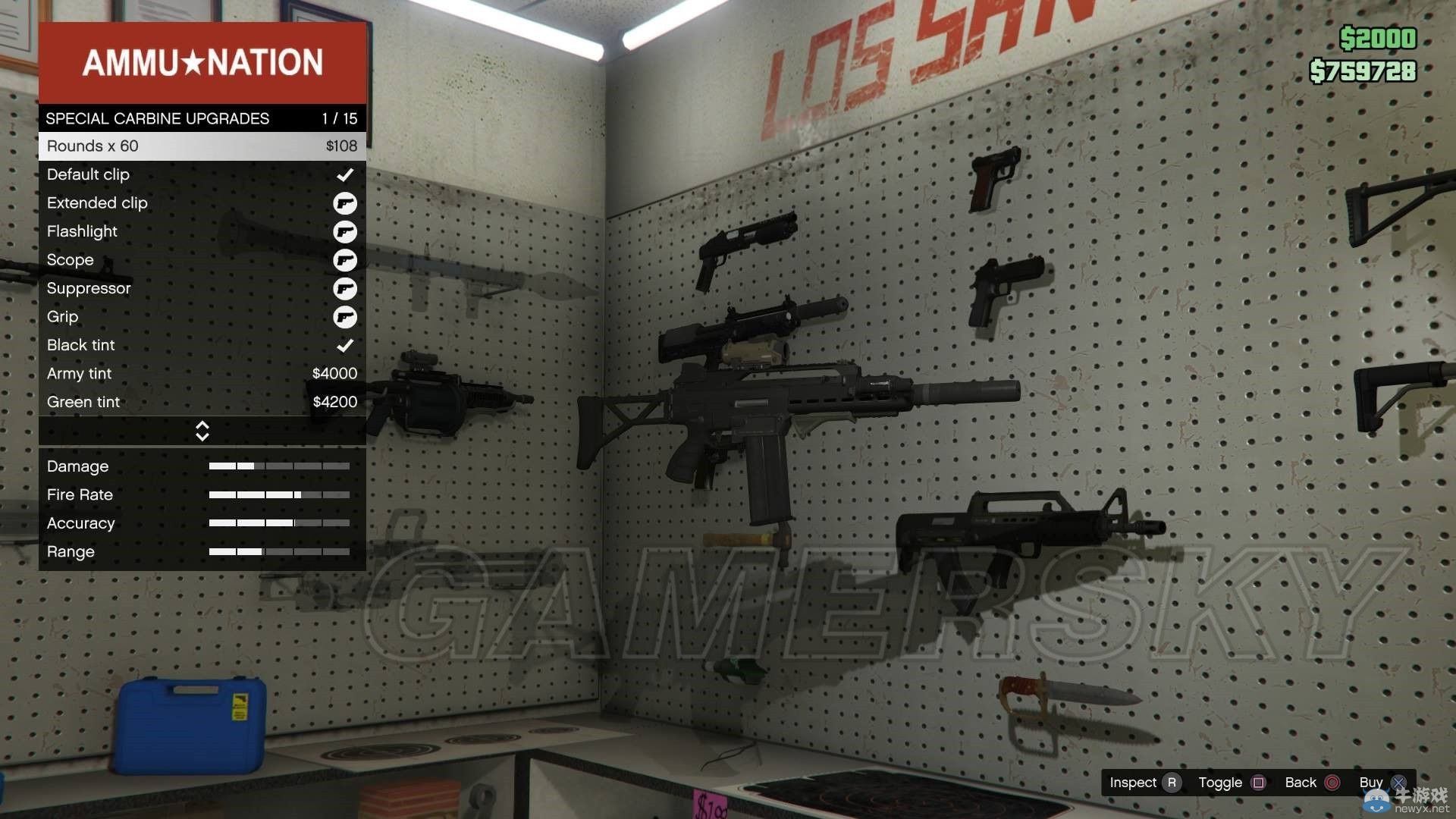Select the pistol icon beside Extended clip

(347, 202)
